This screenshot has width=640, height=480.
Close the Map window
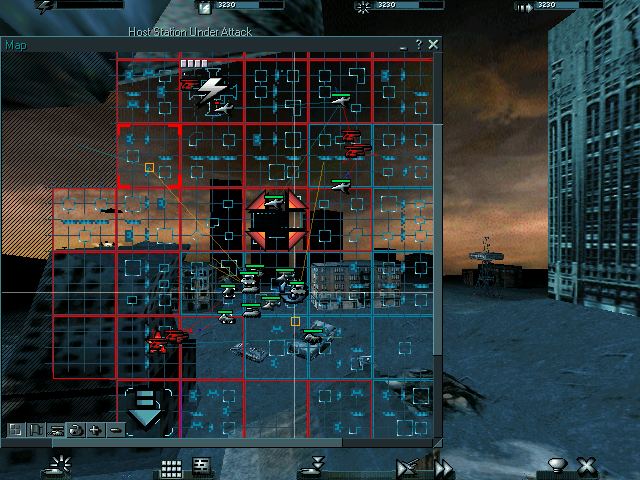pos(433,45)
